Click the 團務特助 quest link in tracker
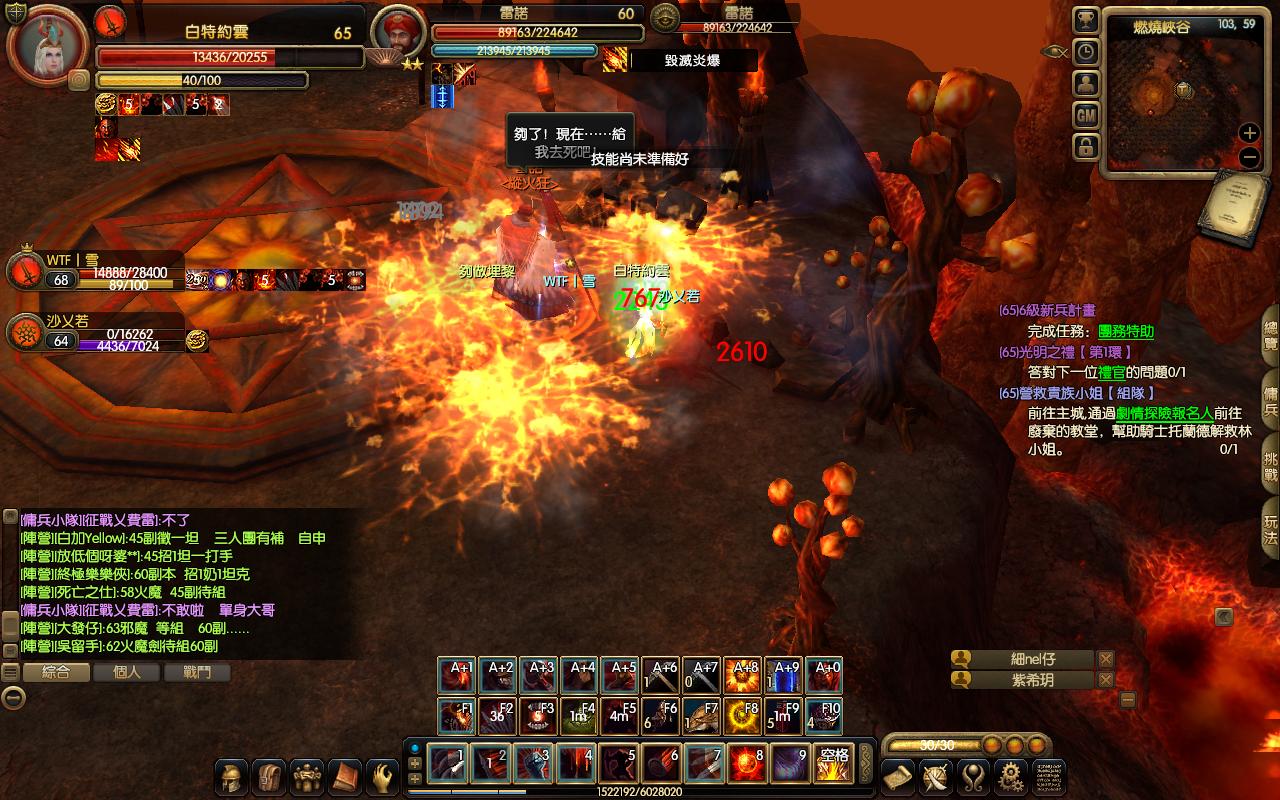 pos(1126,331)
